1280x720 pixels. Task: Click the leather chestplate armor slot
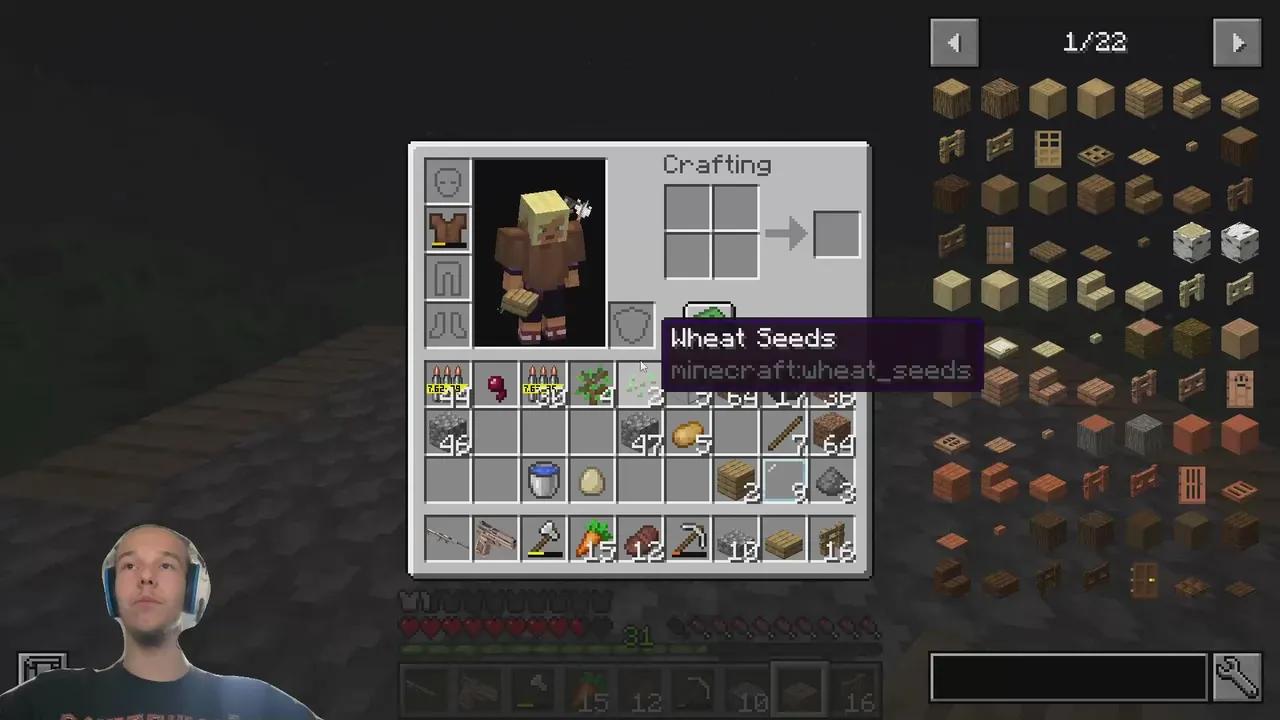[447, 231]
